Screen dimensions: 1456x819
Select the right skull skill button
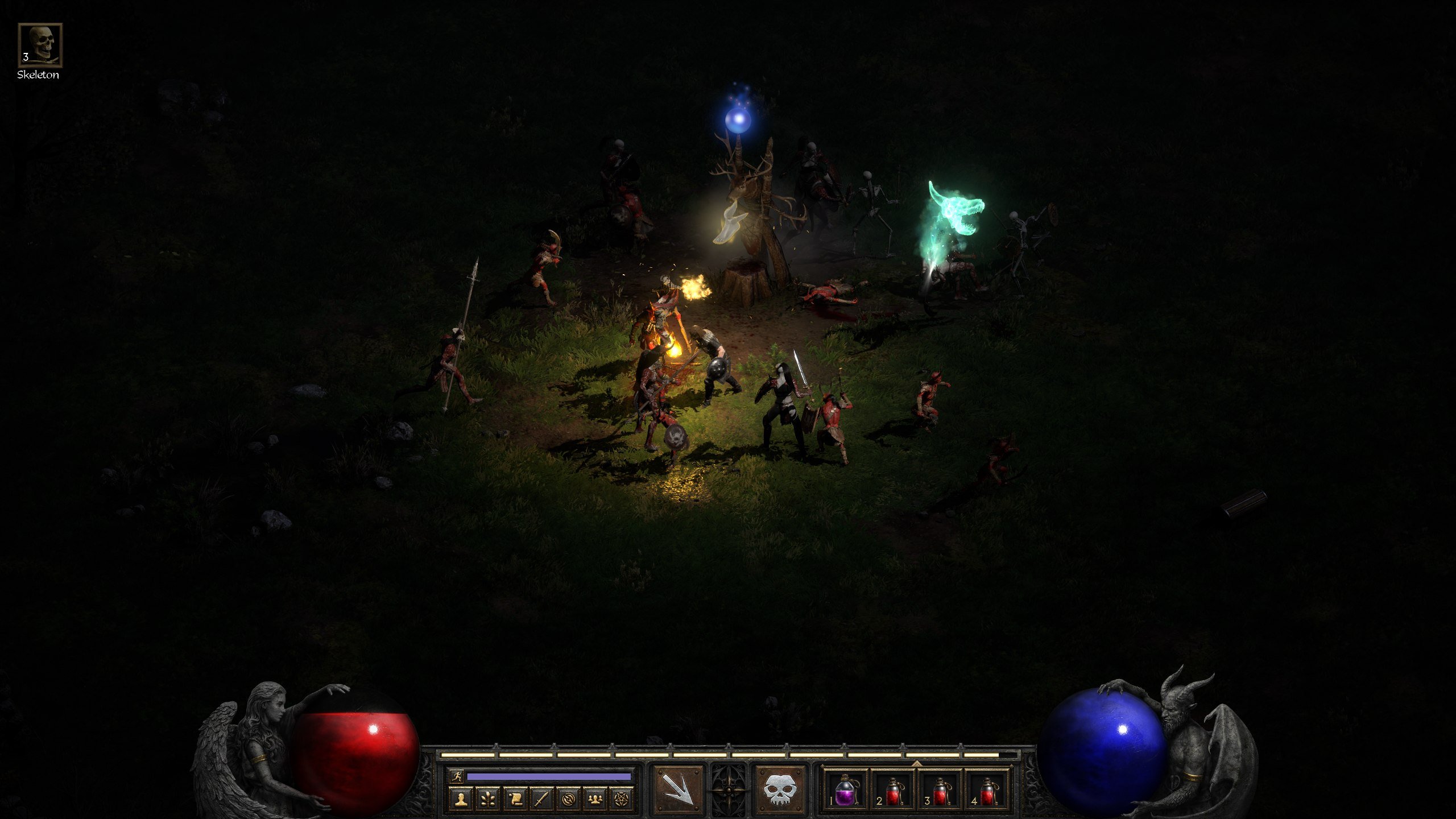[x=779, y=789]
